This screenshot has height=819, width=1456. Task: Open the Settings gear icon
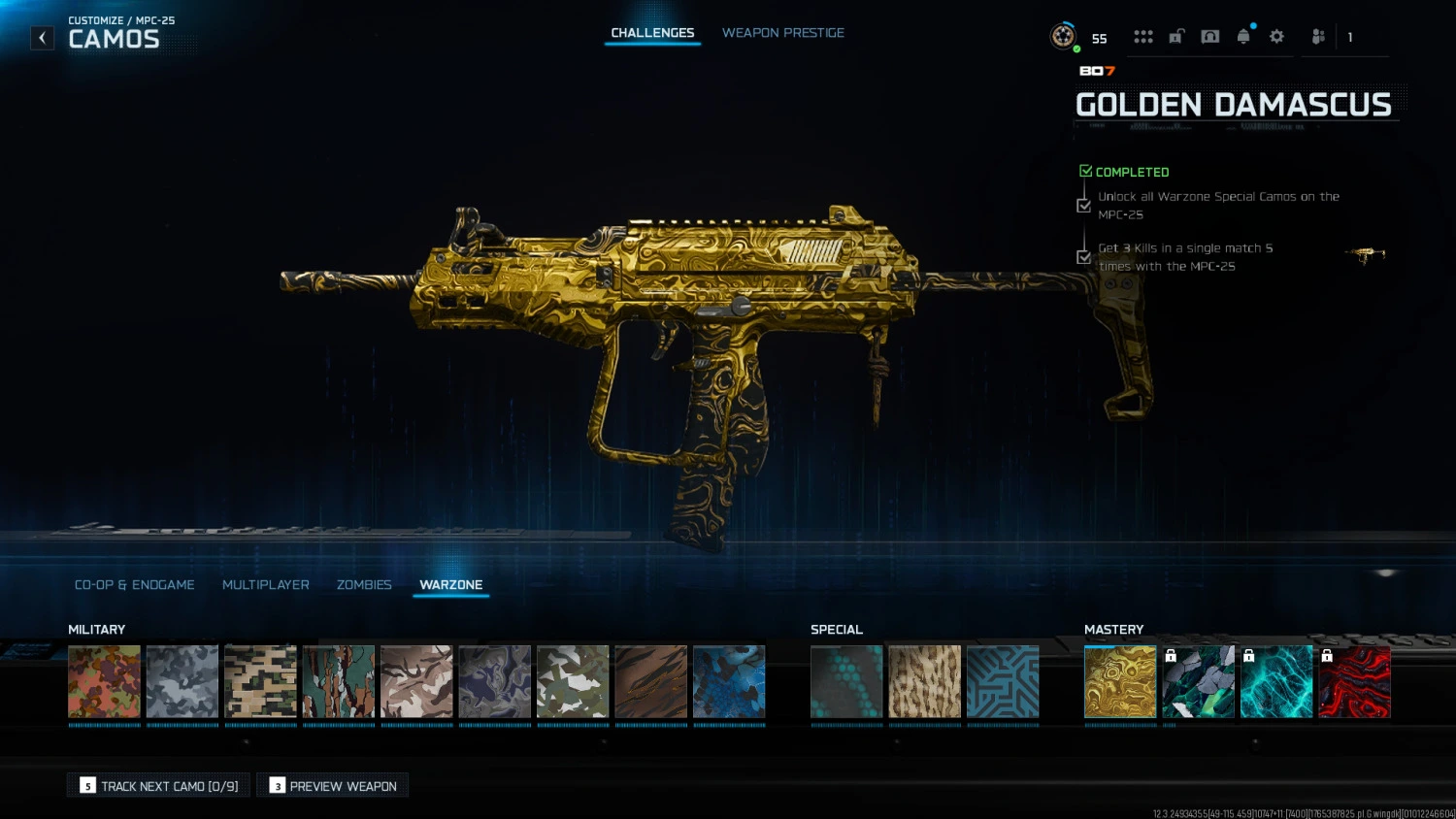coord(1275,36)
